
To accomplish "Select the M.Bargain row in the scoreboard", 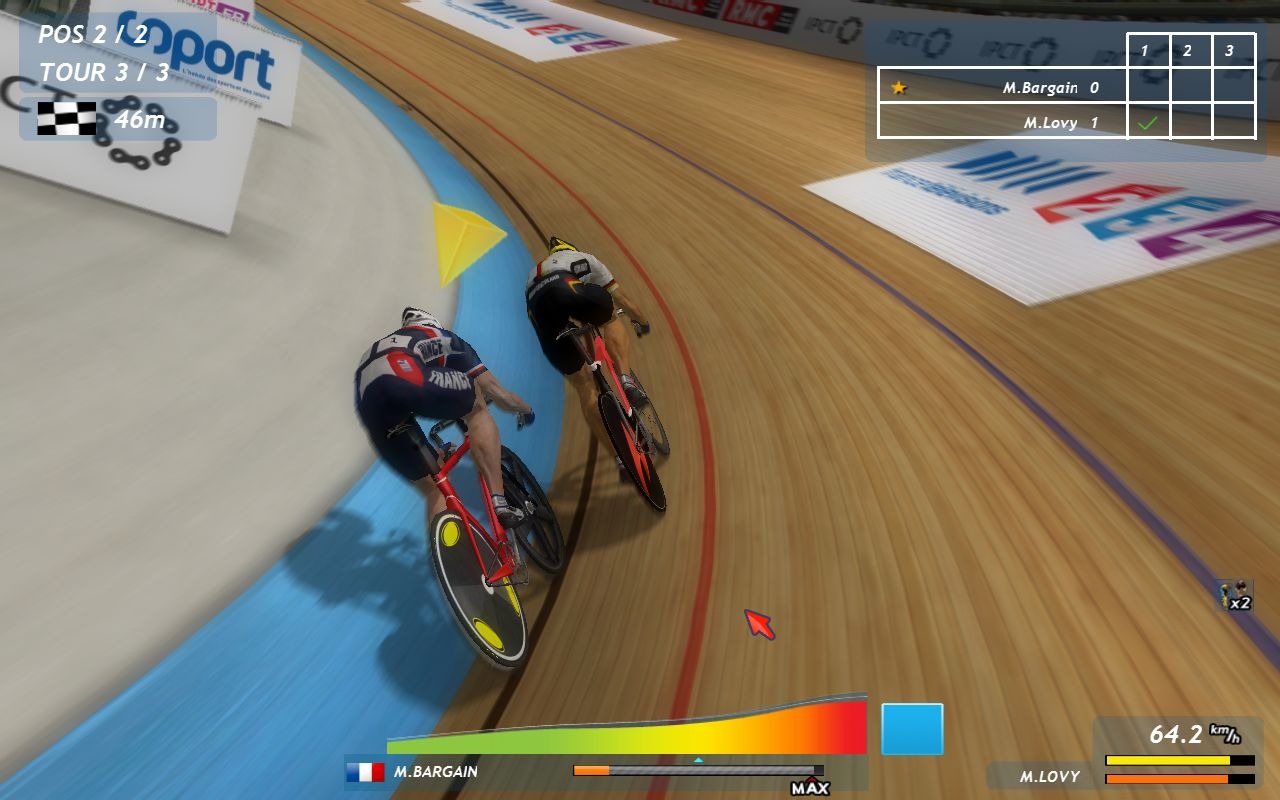I will point(1002,87).
